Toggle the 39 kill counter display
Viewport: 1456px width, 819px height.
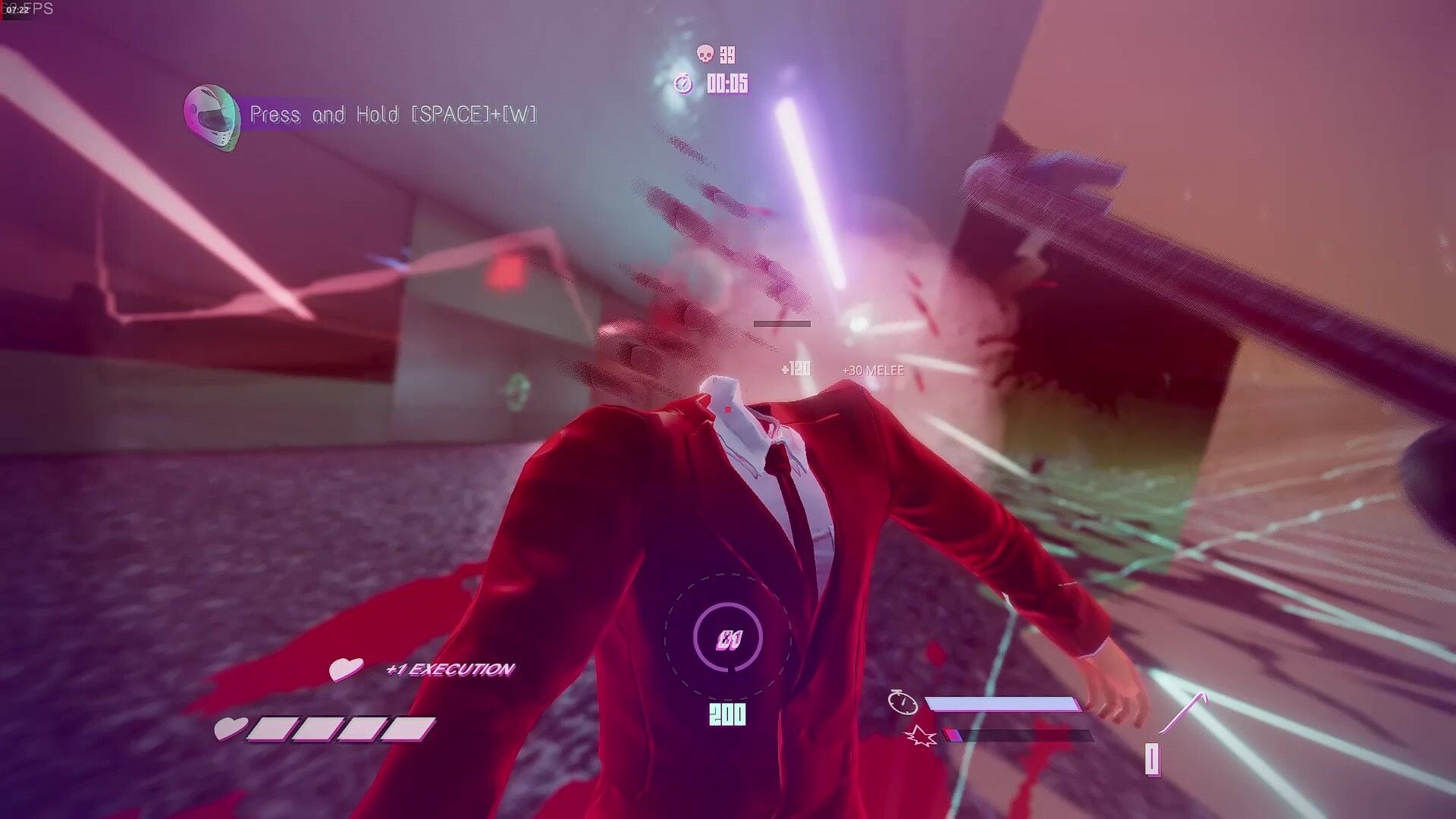coord(726,55)
